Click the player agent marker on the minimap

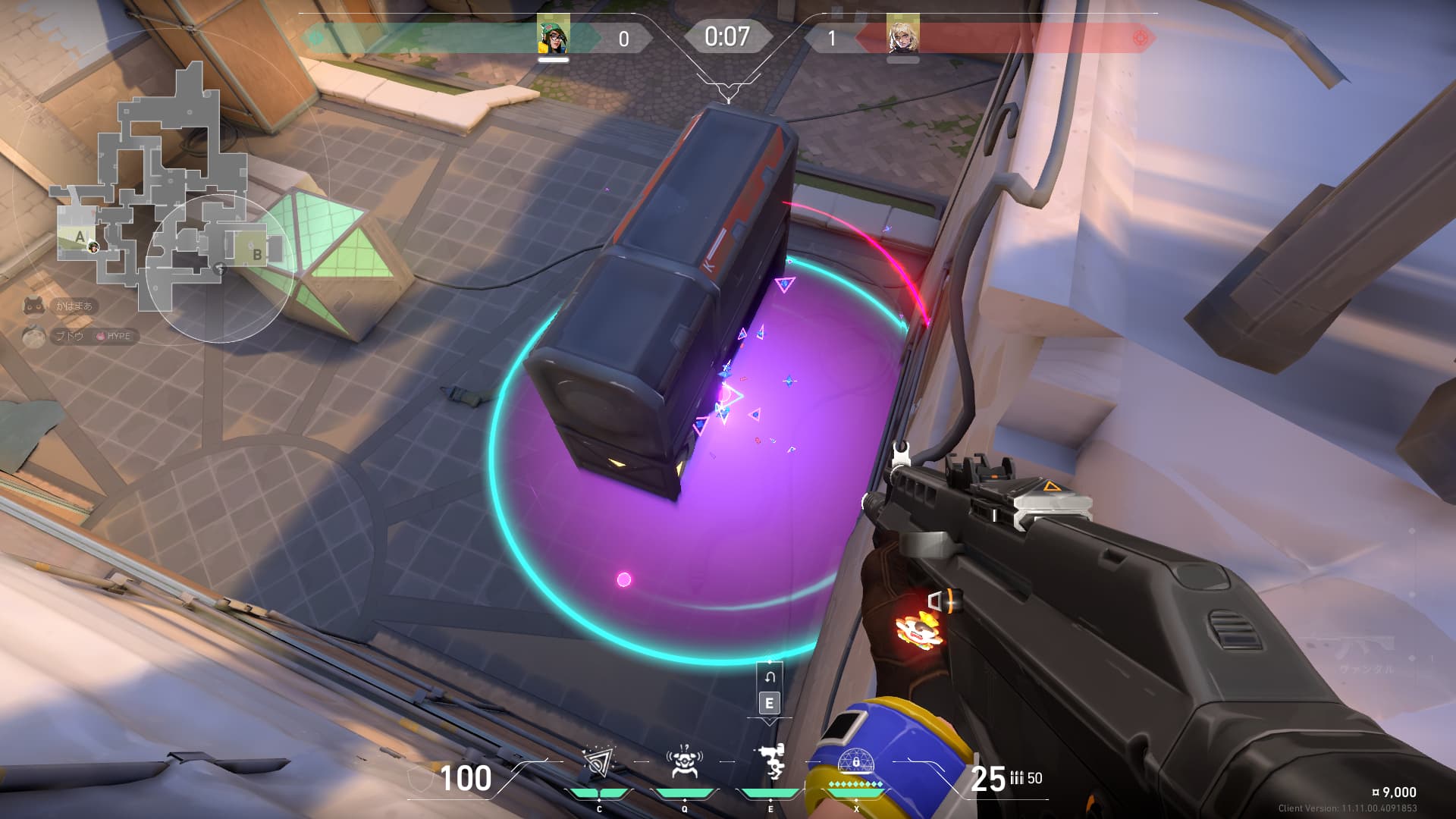tap(93, 246)
